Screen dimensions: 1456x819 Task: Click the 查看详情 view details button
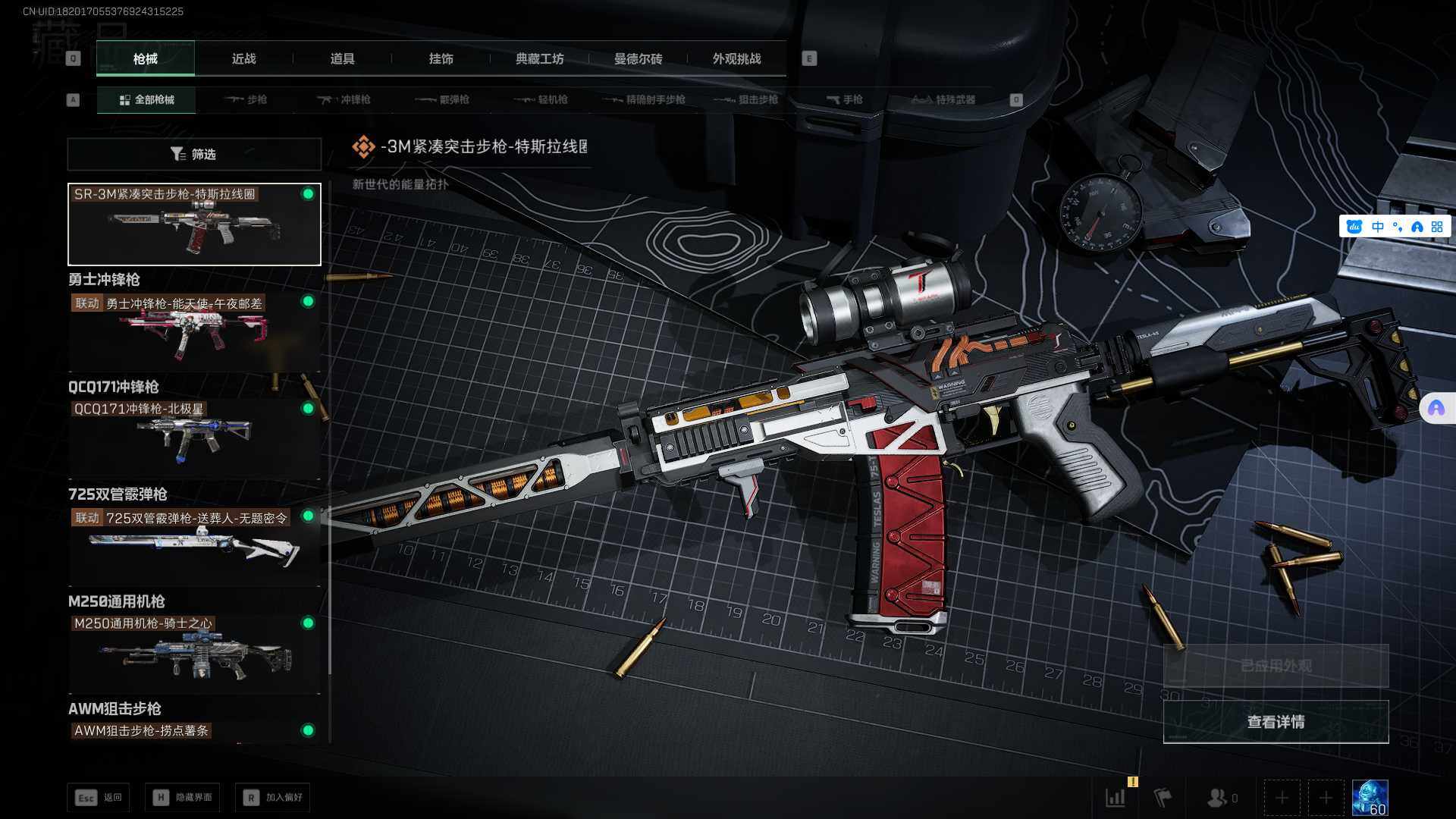point(1276,722)
